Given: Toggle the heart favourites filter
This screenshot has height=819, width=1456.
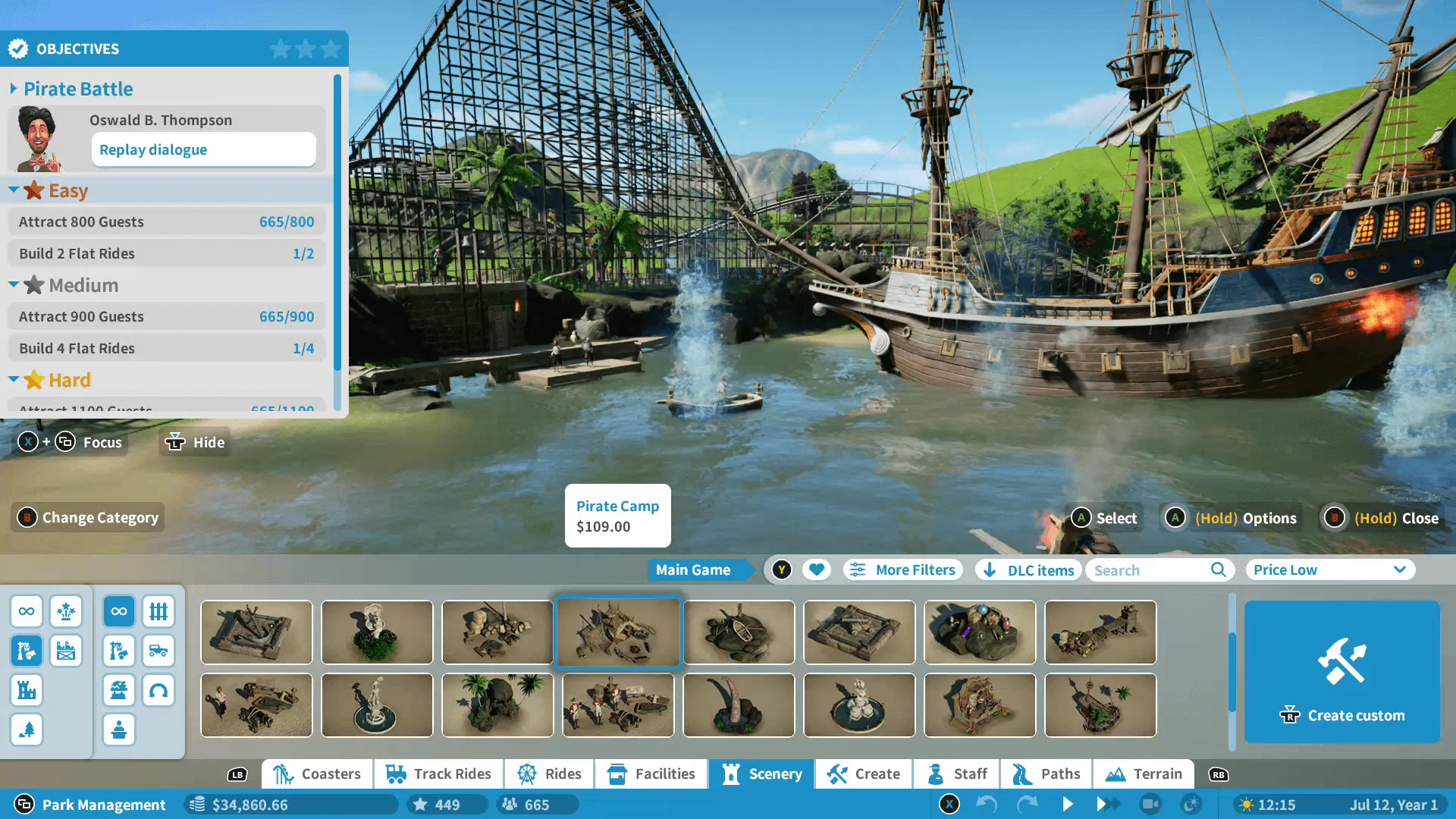Looking at the screenshot, I should tap(817, 570).
